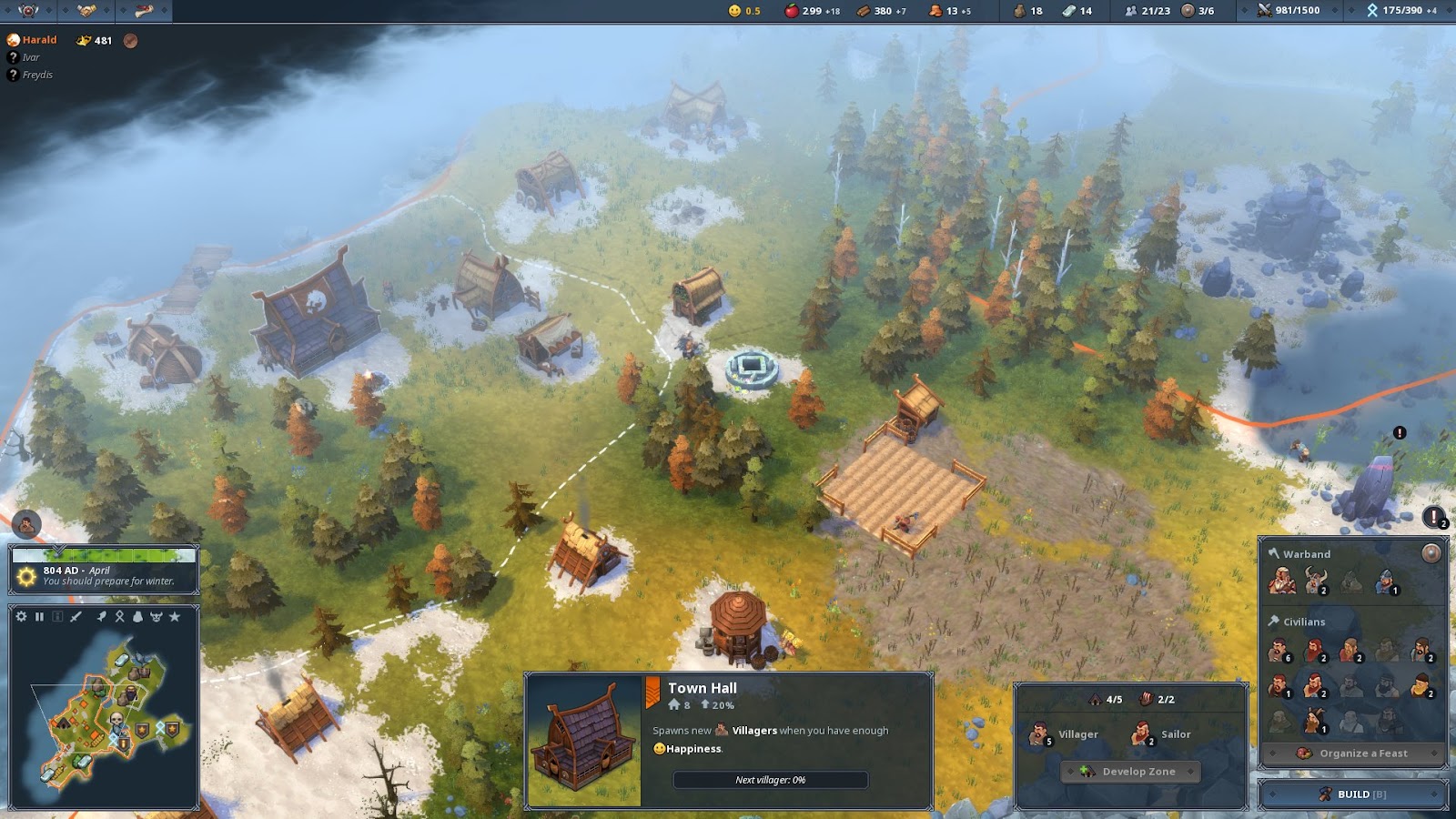
Task: Select the Villager unit group
Action: pyautogui.click(x=1064, y=734)
